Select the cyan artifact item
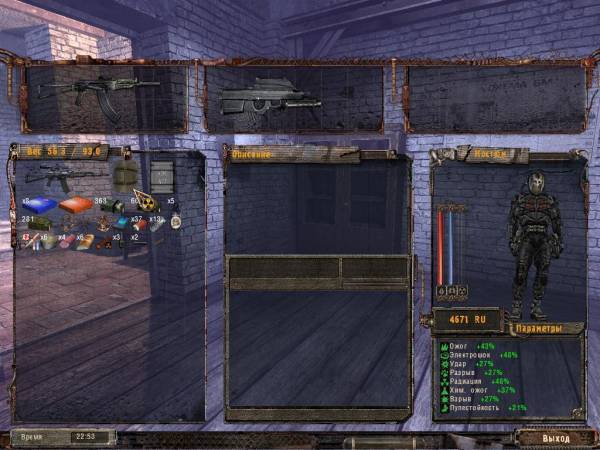The width and height of the screenshot is (600, 450). 123,222
